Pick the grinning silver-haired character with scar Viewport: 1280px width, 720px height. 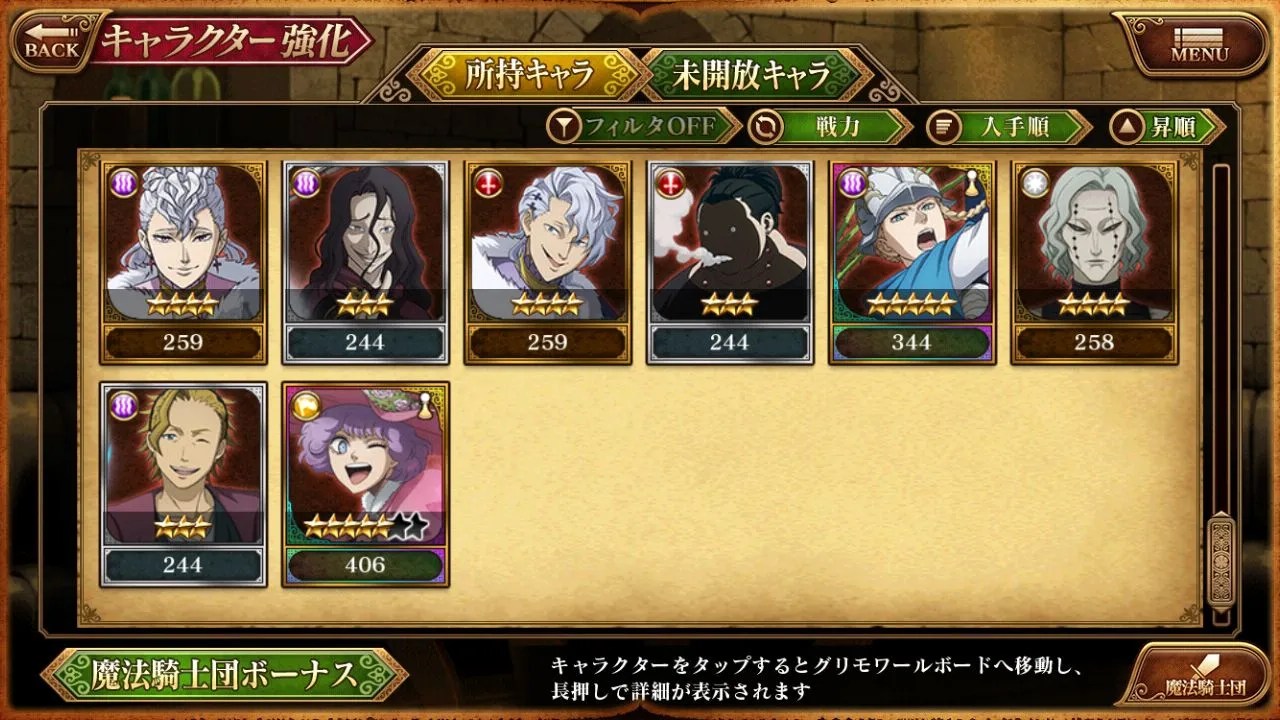point(547,262)
